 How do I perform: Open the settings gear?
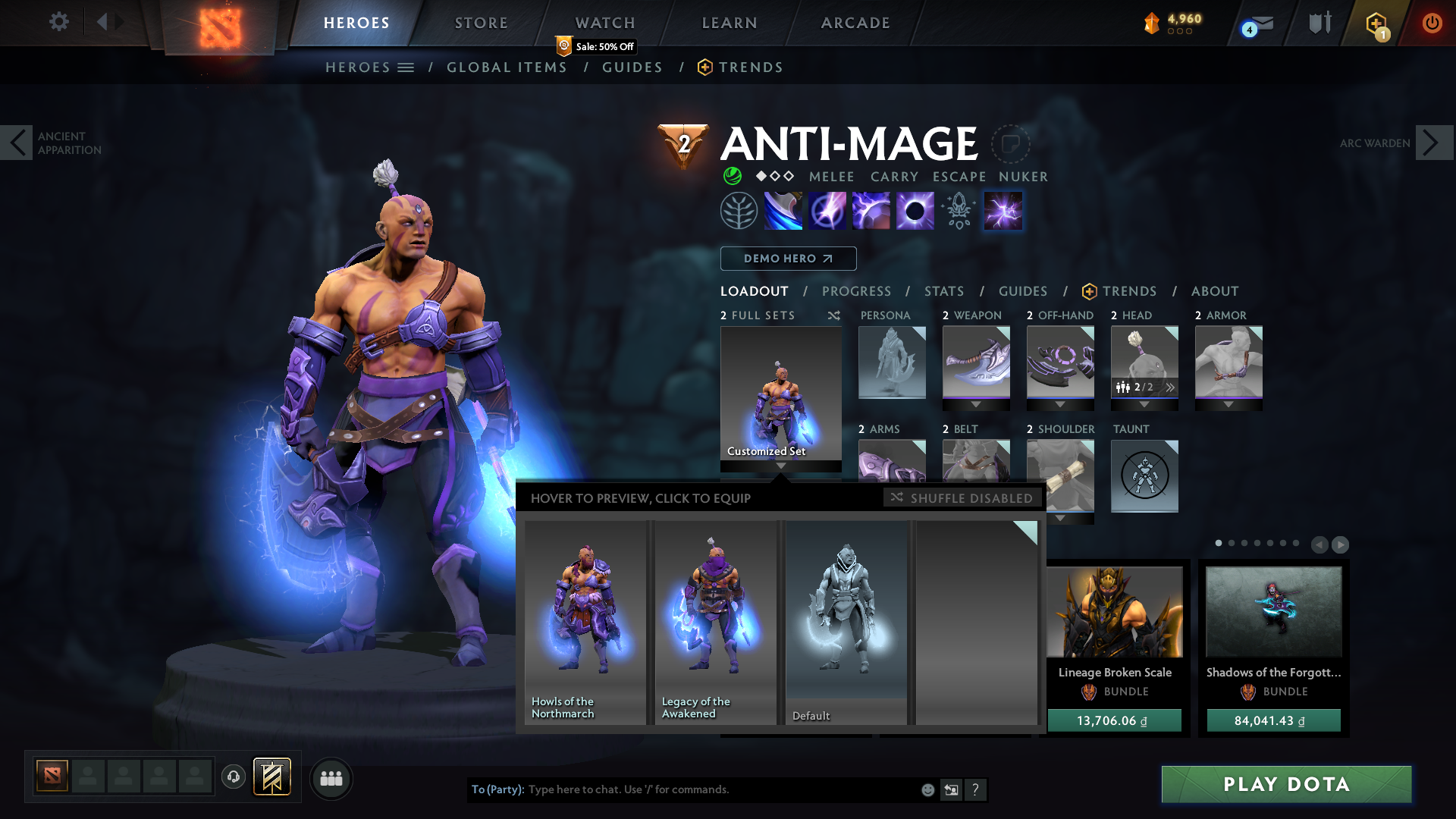pos(58,23)
